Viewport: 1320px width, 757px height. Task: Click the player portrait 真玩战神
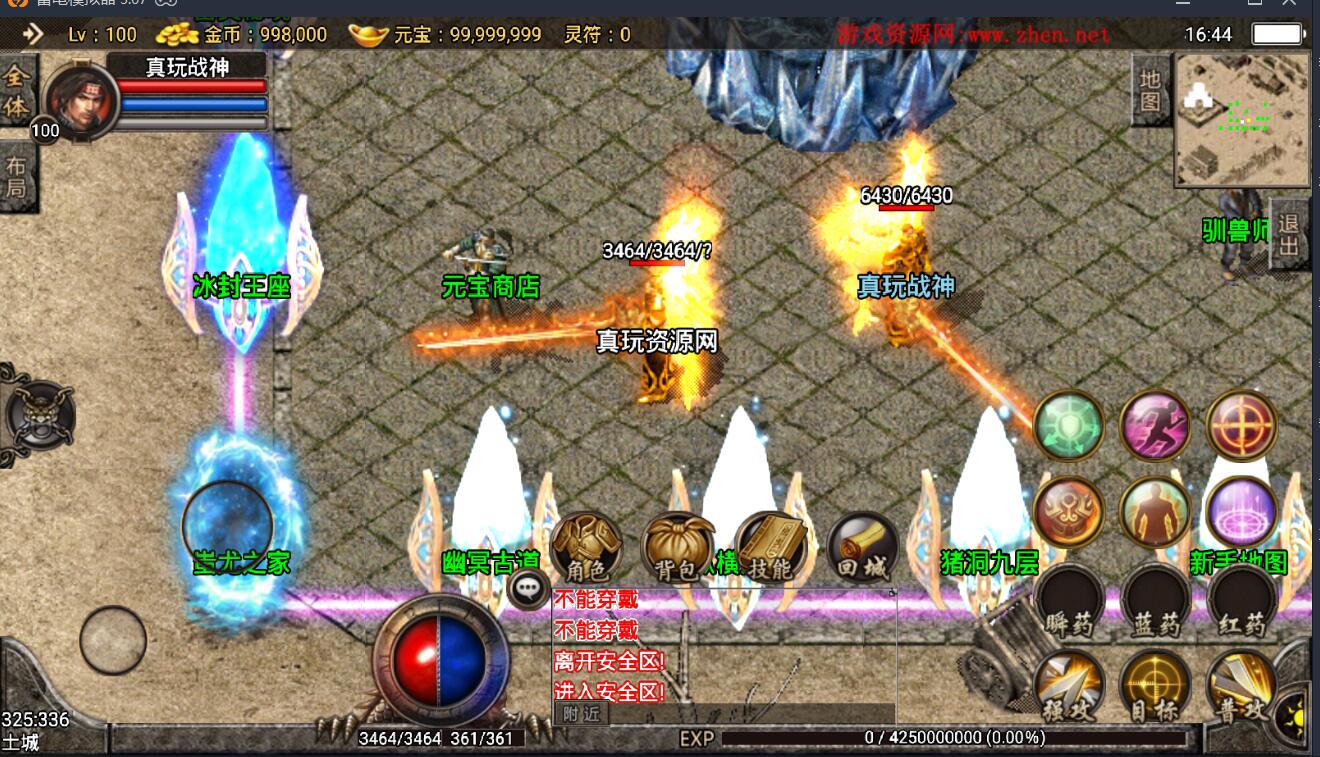click(80, 102)
